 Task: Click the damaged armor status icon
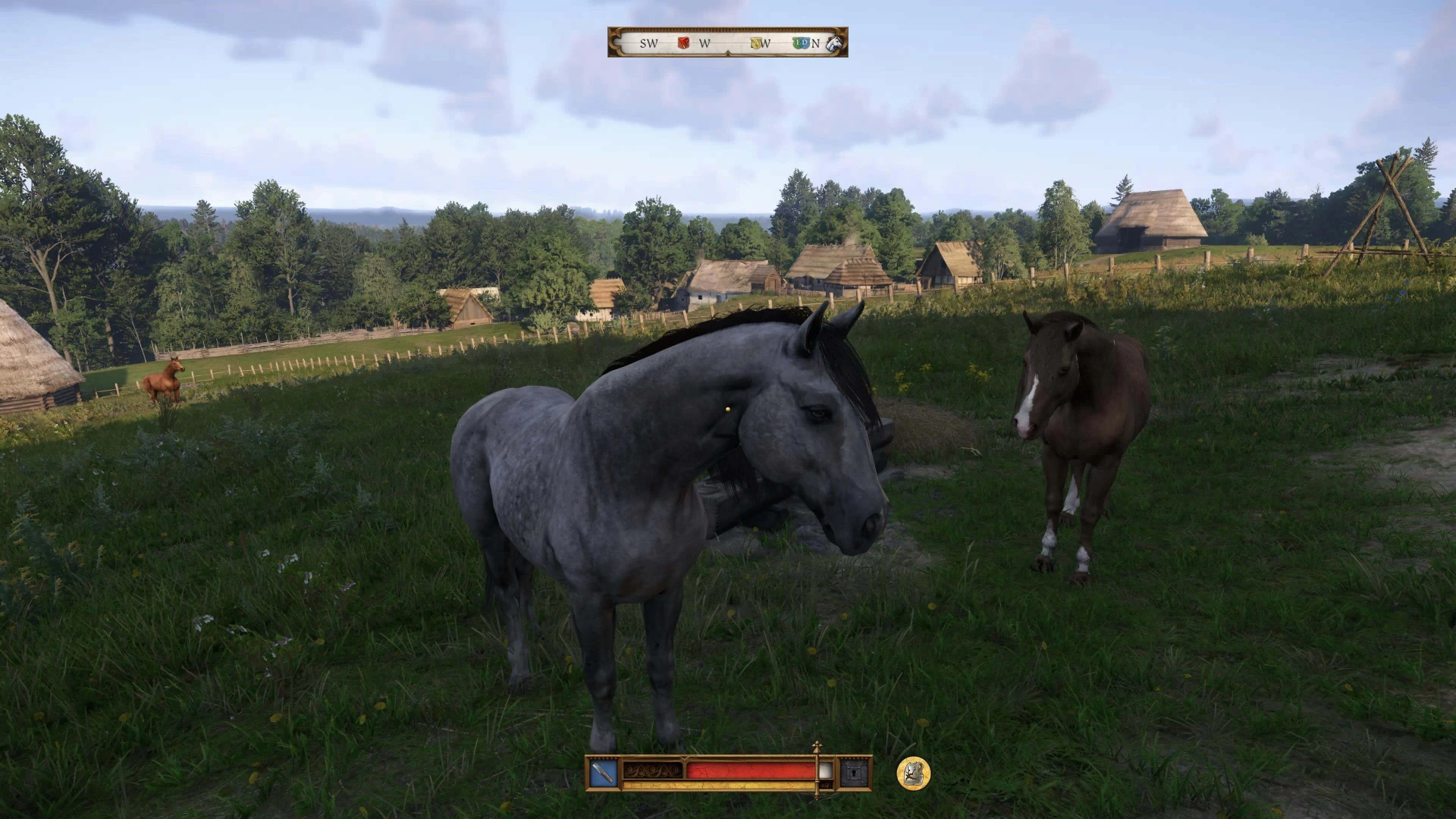pyautogui.click(x=913, y=773)
